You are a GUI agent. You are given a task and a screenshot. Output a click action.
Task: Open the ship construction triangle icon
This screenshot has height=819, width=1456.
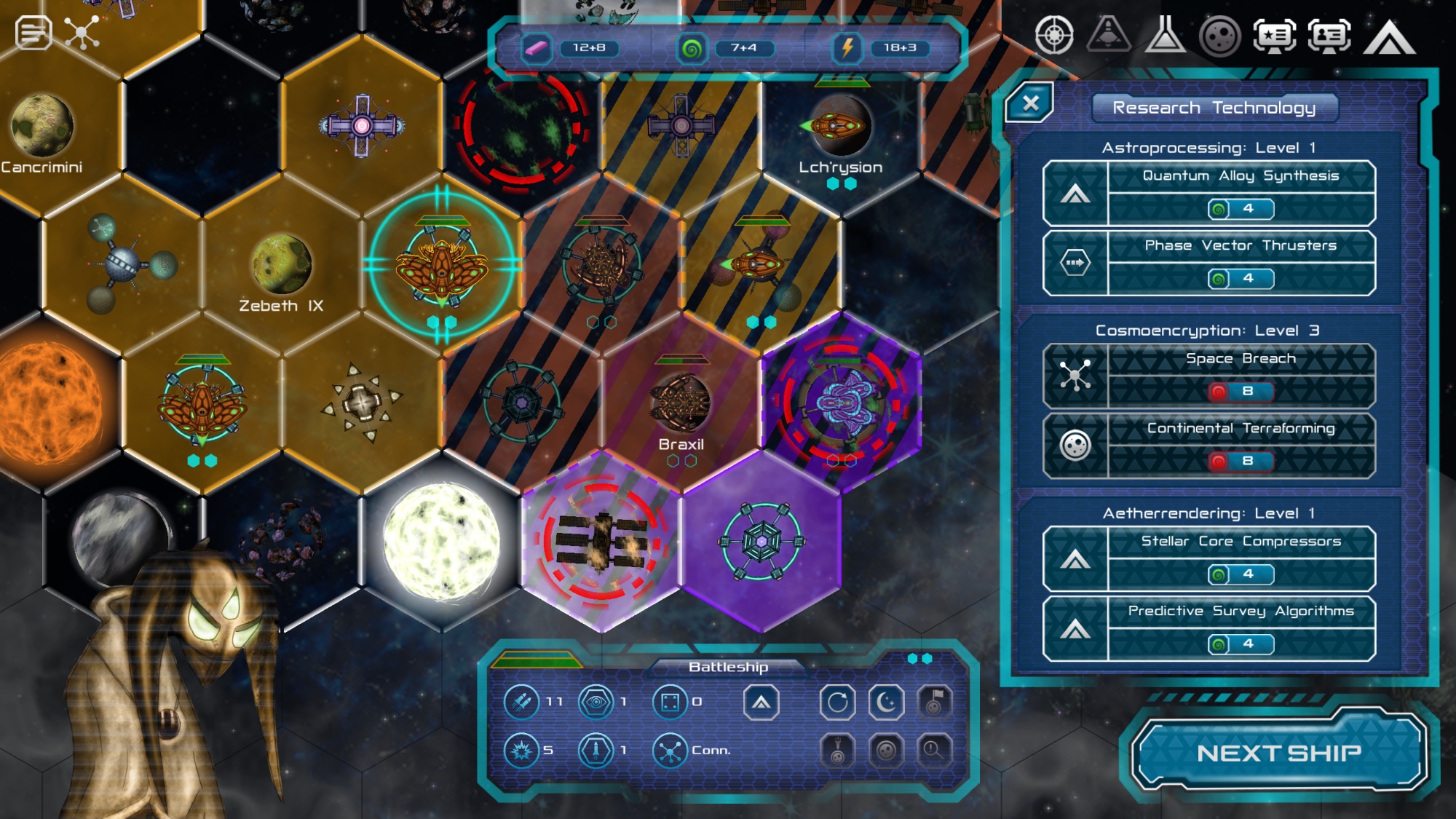click(x=1109, y=35)
